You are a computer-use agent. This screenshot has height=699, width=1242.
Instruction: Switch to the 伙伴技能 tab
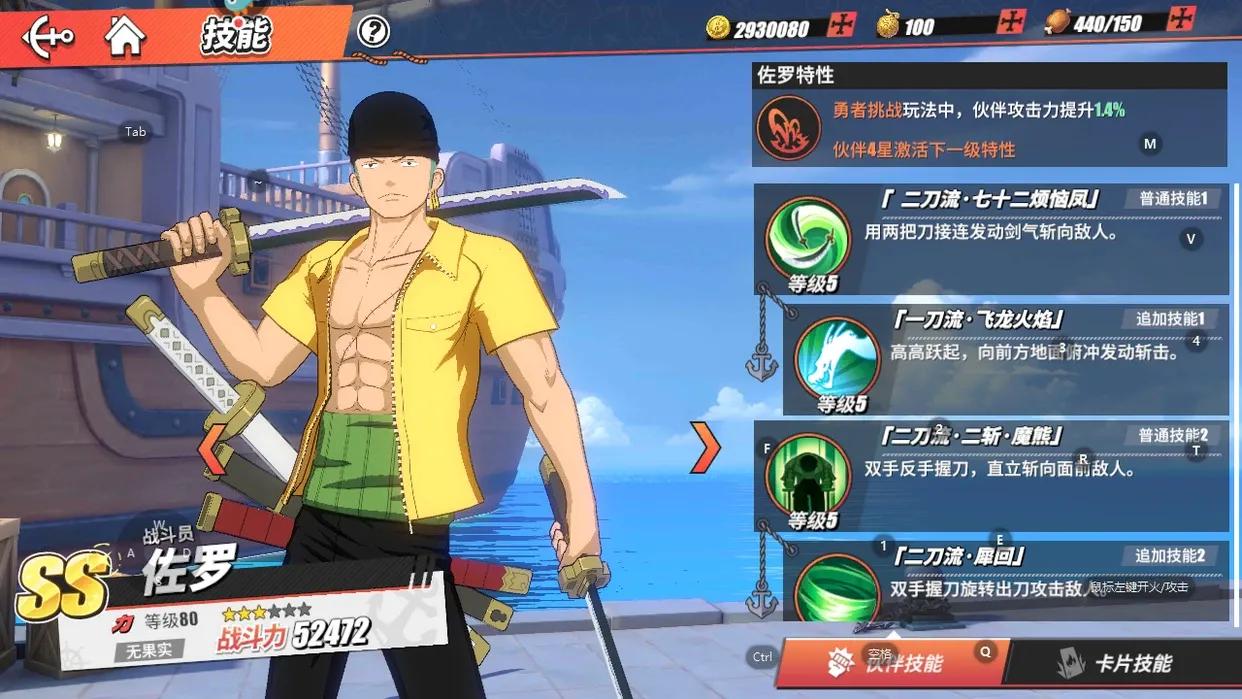coord(893,663)
